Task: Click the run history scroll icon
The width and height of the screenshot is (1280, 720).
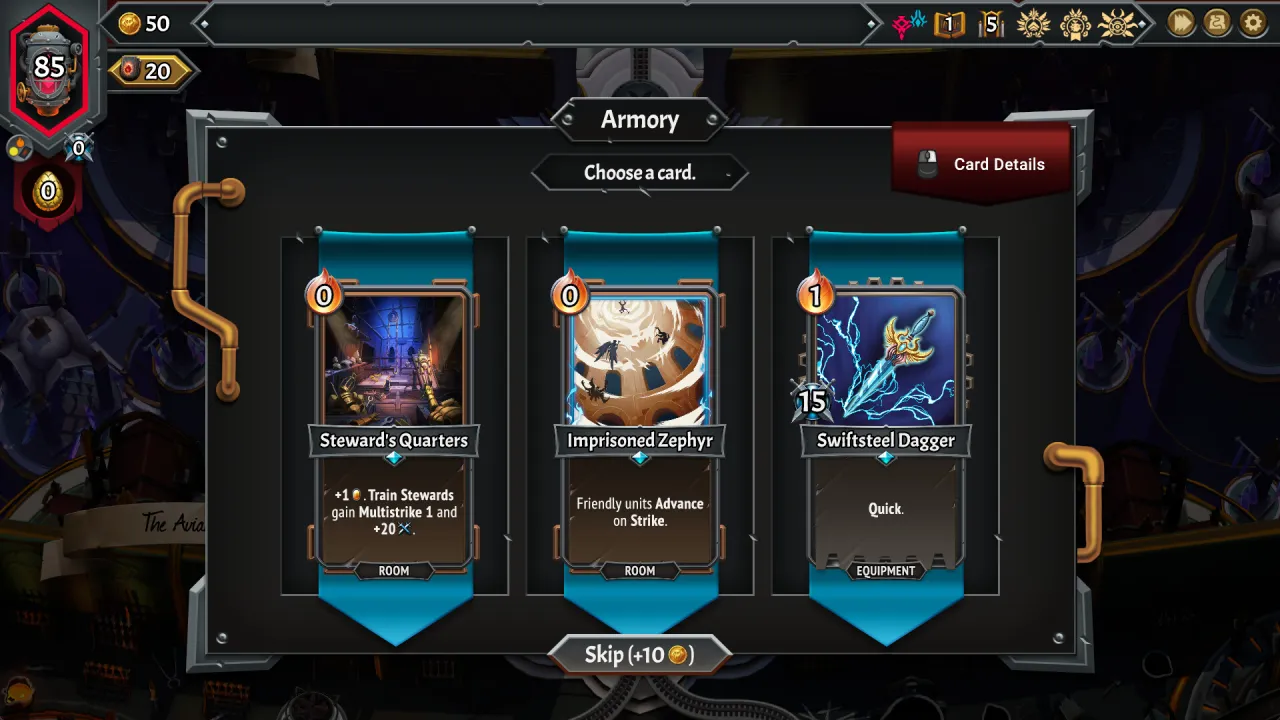Action: click(x=1216, y=23)
